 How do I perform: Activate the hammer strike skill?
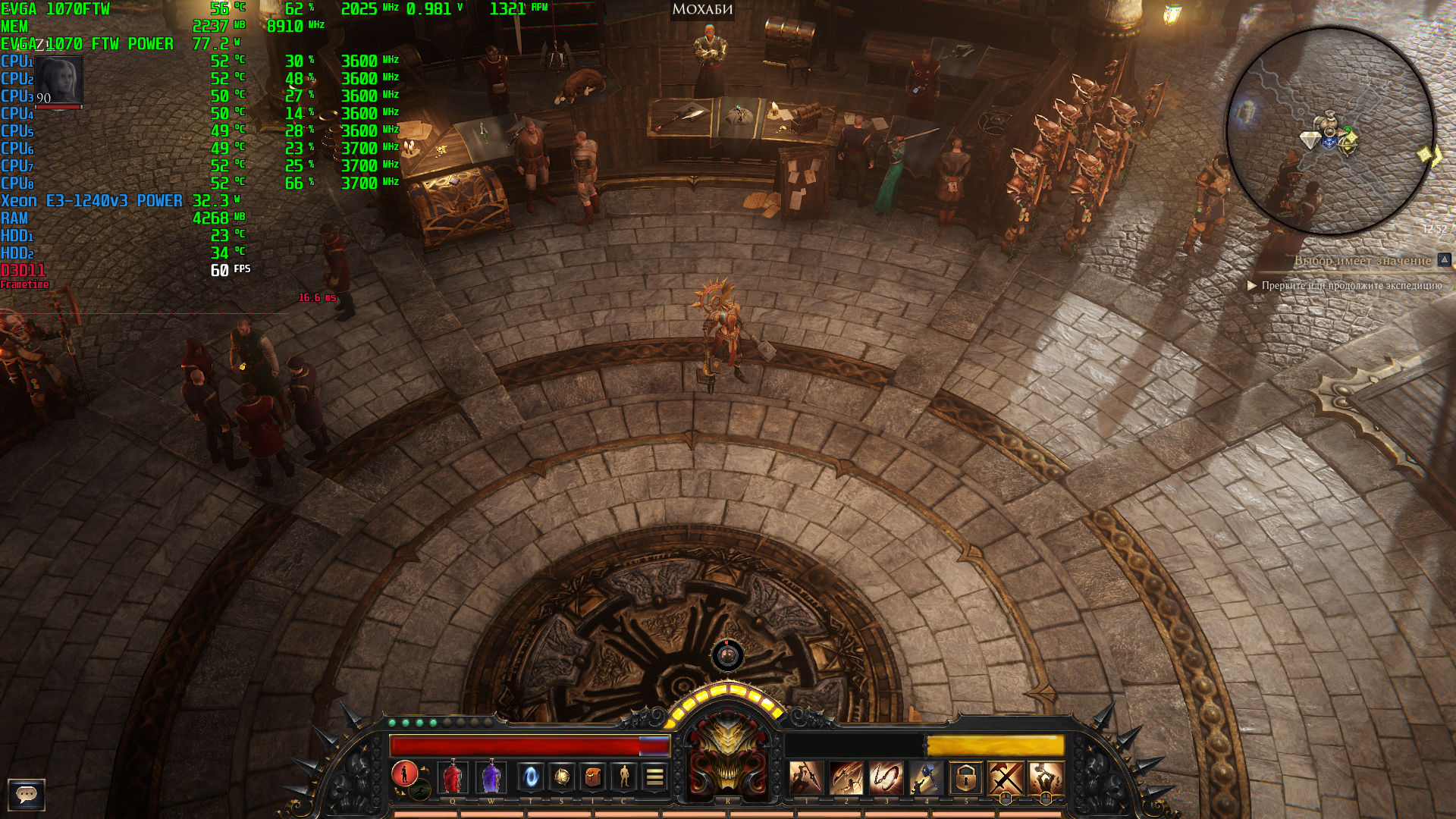coord(925,778)
